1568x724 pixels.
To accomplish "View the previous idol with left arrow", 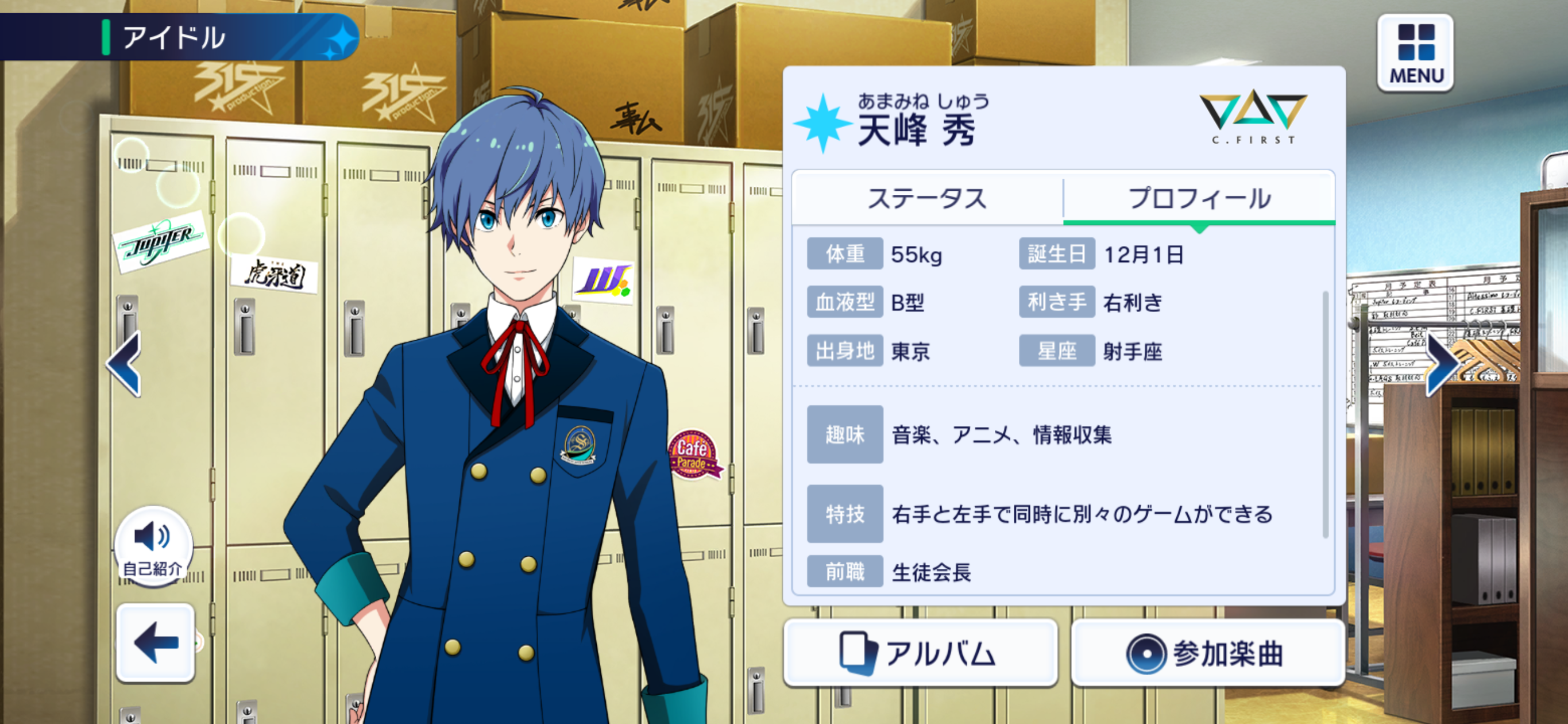I will coord(125,364).
